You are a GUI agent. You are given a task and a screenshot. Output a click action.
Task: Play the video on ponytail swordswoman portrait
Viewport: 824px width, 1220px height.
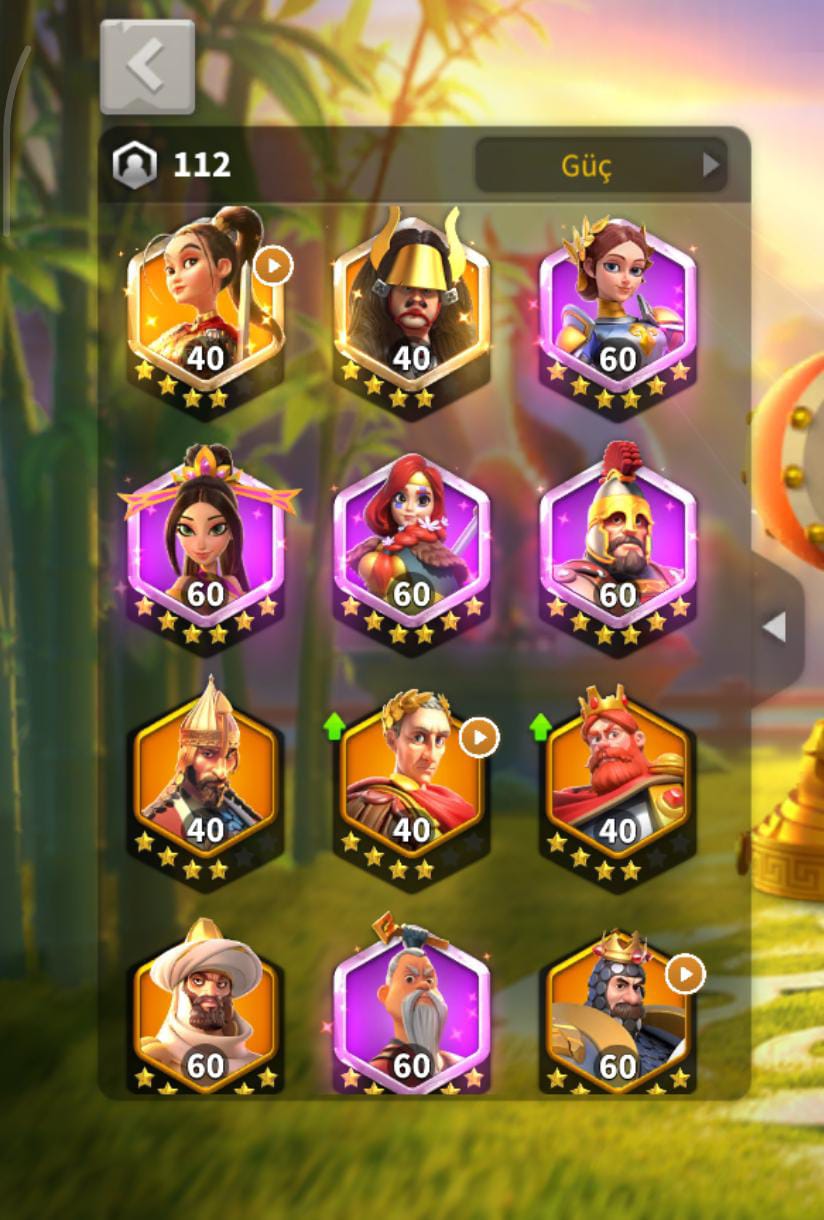(273, 266)
